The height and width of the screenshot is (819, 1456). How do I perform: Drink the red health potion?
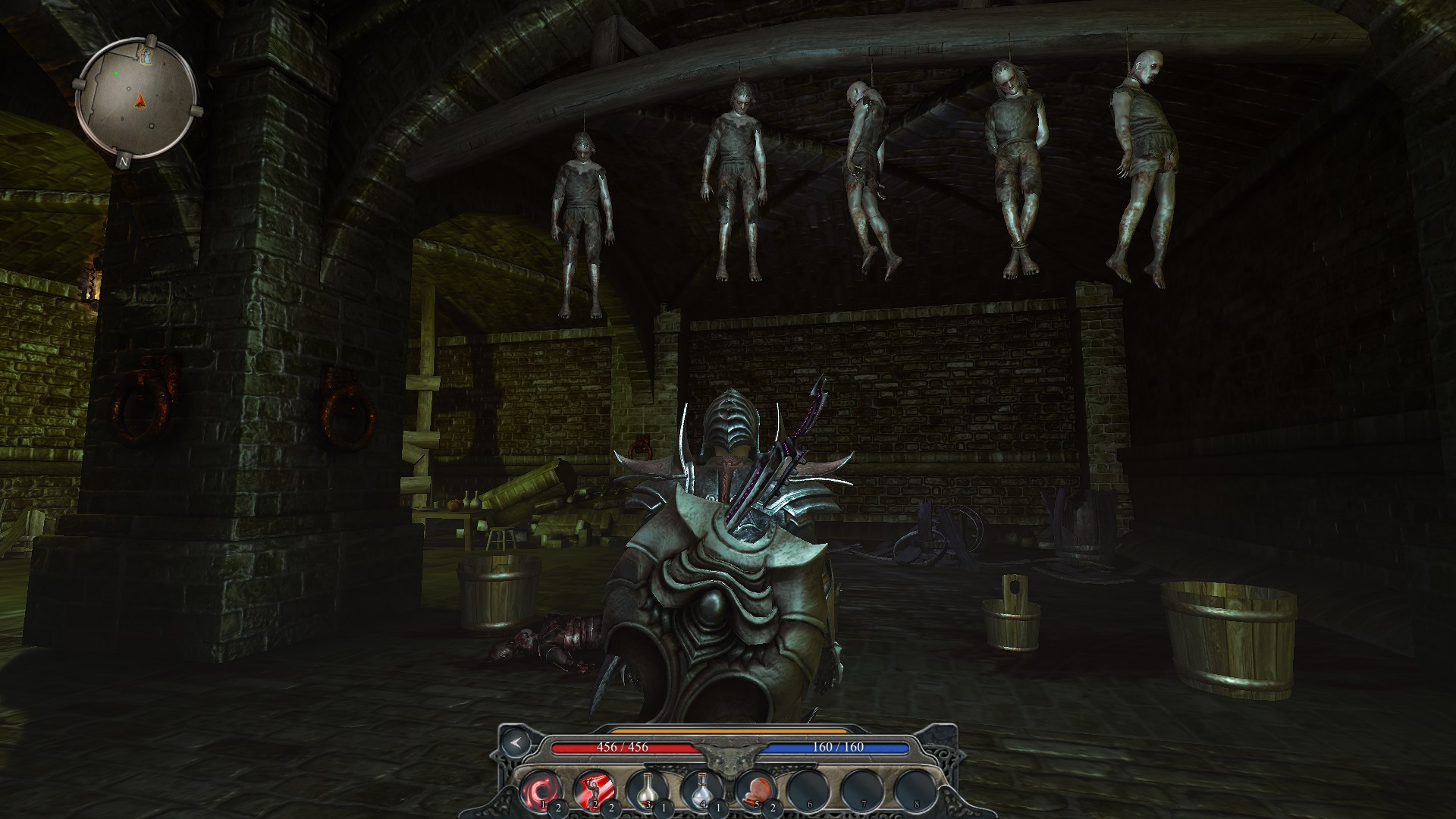click(x=647, y=790)
